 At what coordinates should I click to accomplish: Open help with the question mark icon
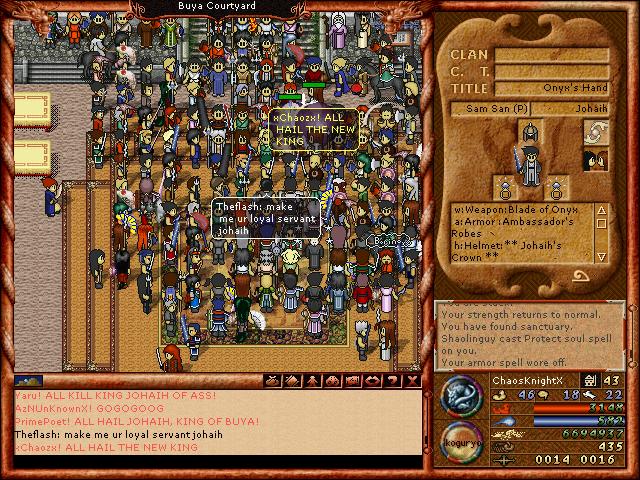pos(392,381)
